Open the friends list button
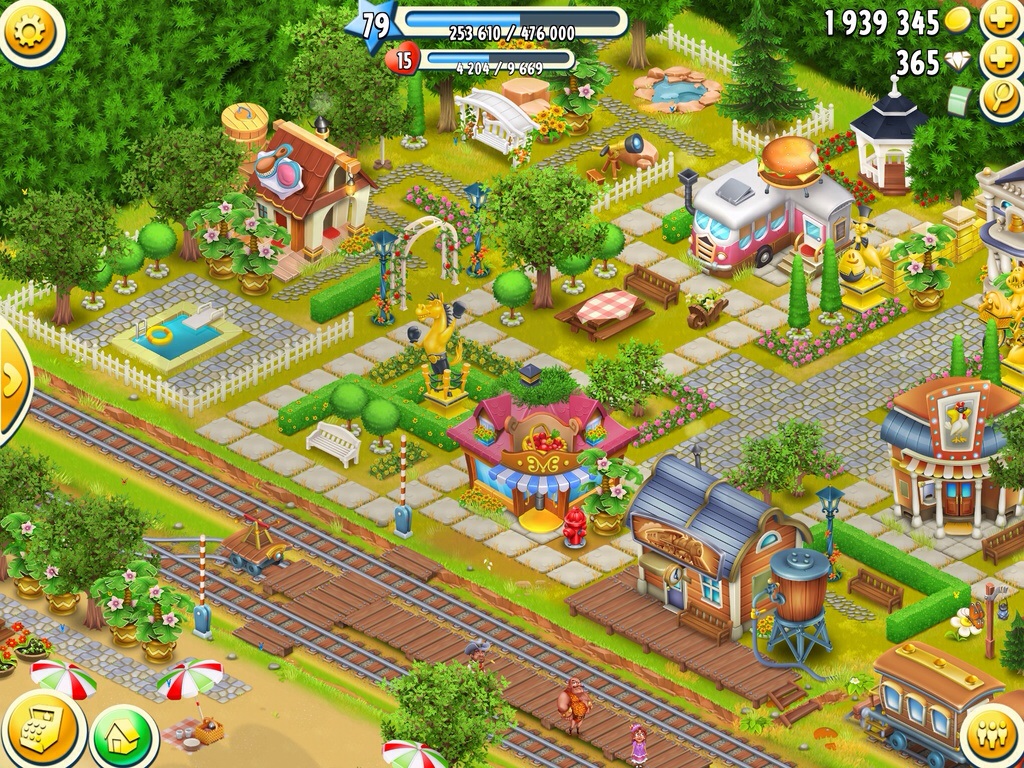Viewport: 1024px width, 768px height. (x=992, y=736)
